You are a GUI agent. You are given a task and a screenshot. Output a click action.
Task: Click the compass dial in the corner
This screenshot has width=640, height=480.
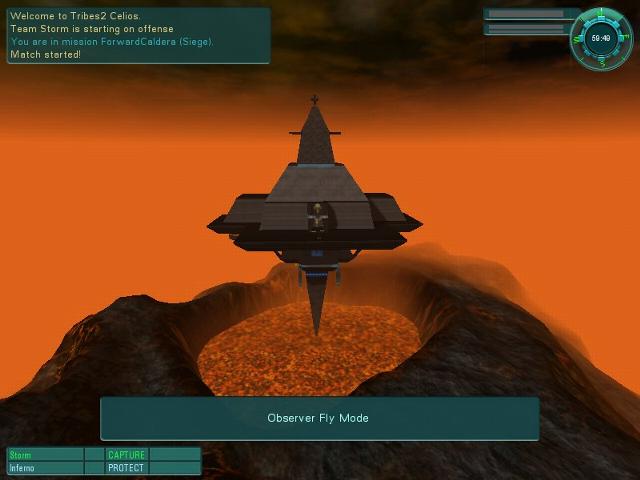(601, 38)
